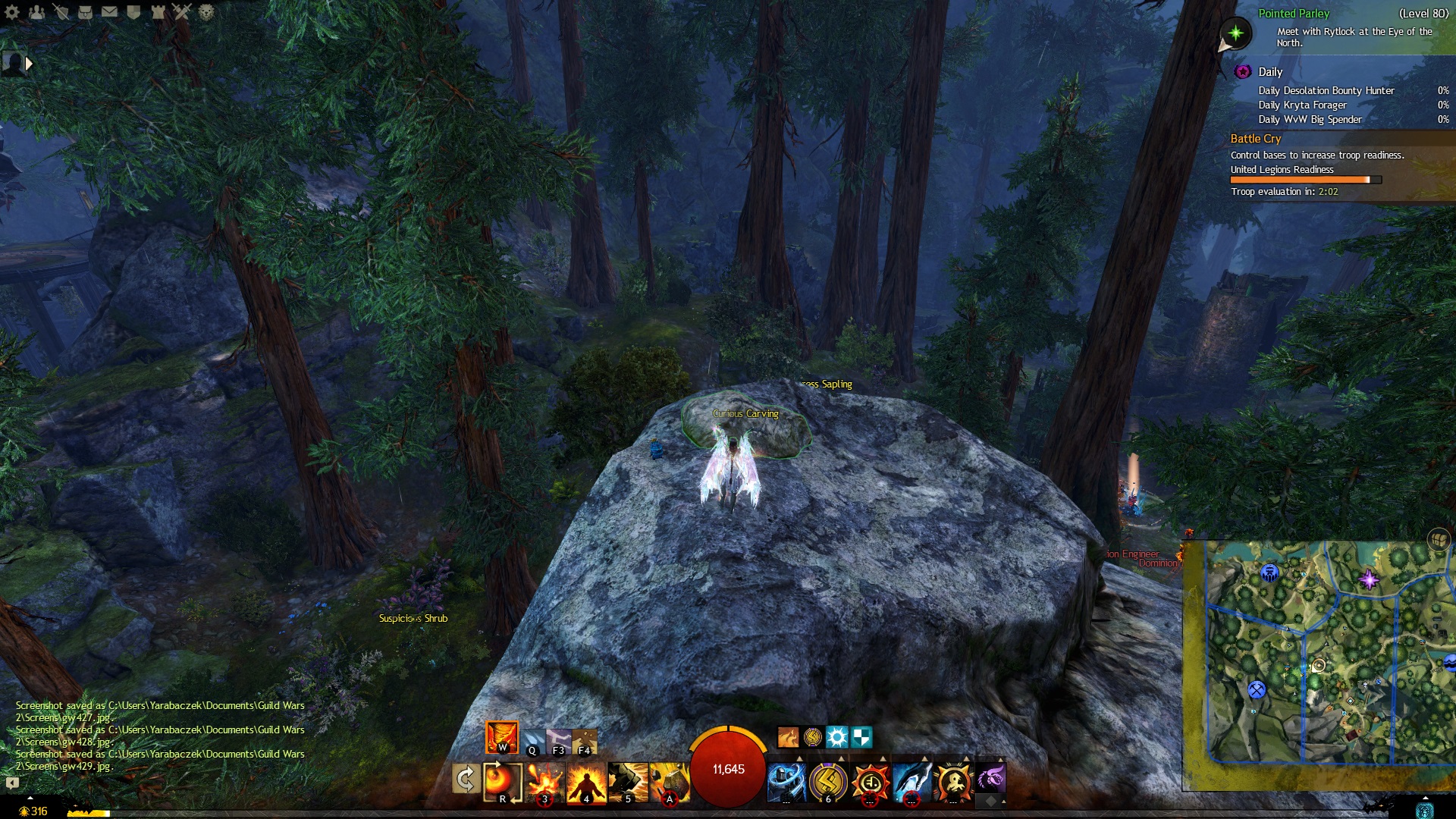The width and height of the screenshot is (1456, 819).
Task: Click the weapon swap arrow button
Action: tap(465, 779)
